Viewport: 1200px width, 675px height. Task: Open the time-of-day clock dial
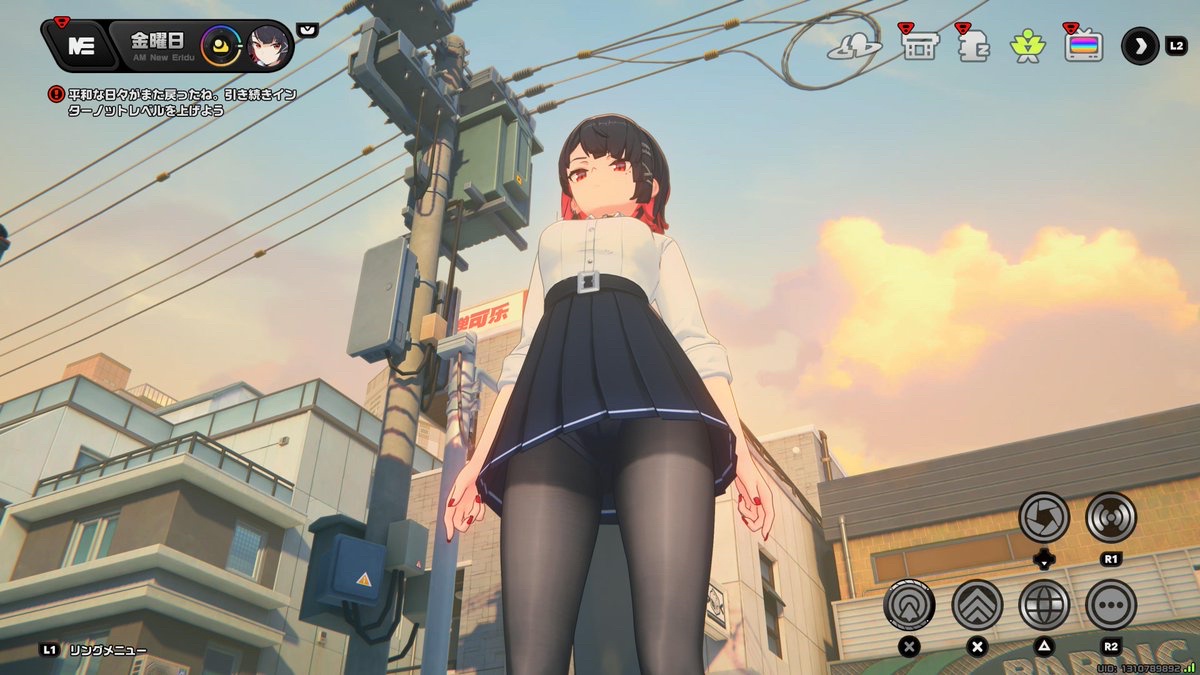pyautogui.click(x=220, y=45)
